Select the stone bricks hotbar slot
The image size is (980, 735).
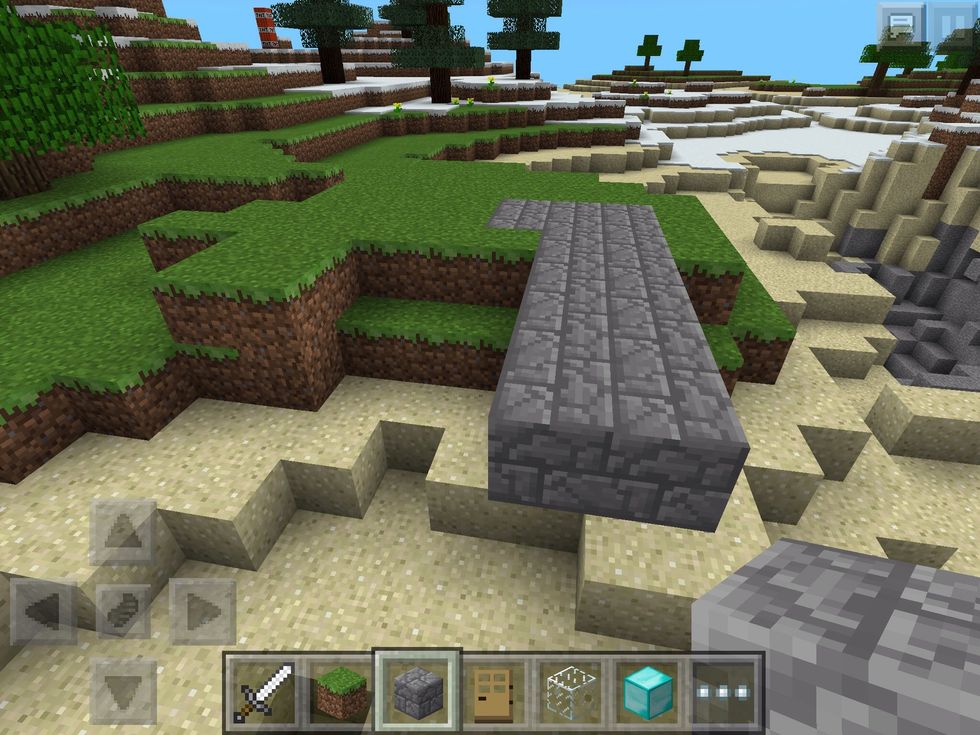[x=416, y=690]
